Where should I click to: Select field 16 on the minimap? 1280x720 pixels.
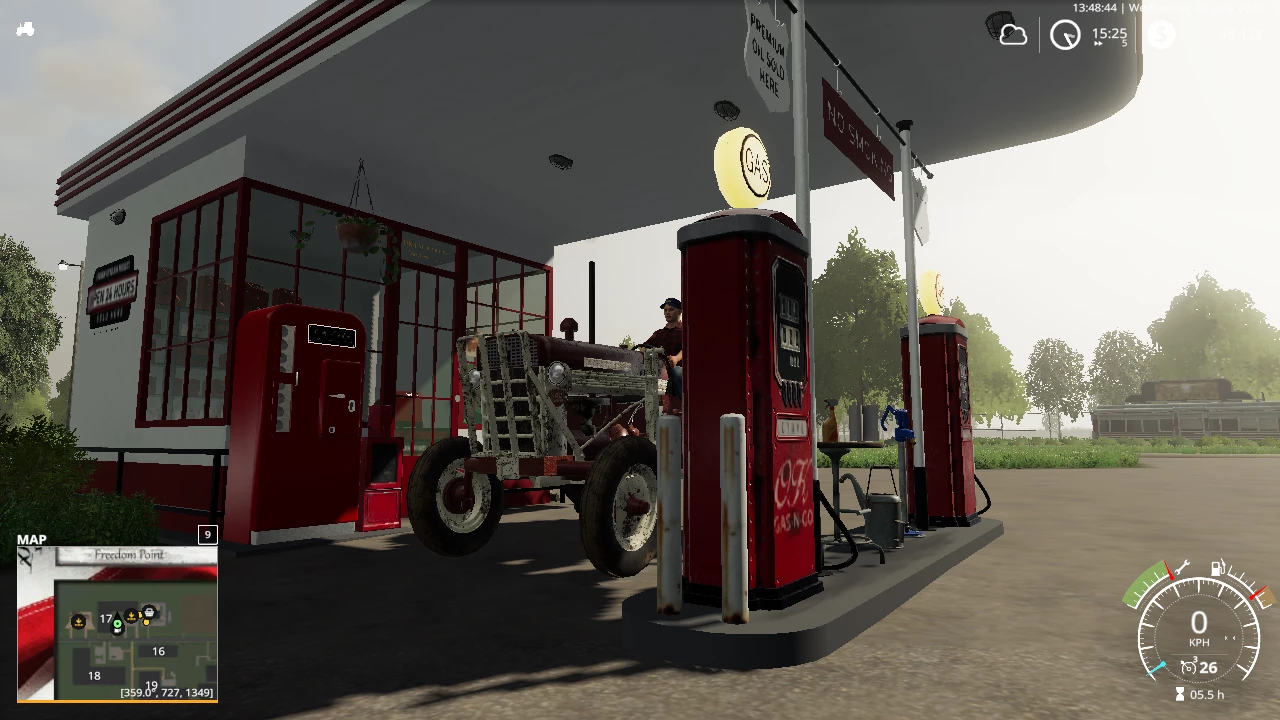[158, 651]
